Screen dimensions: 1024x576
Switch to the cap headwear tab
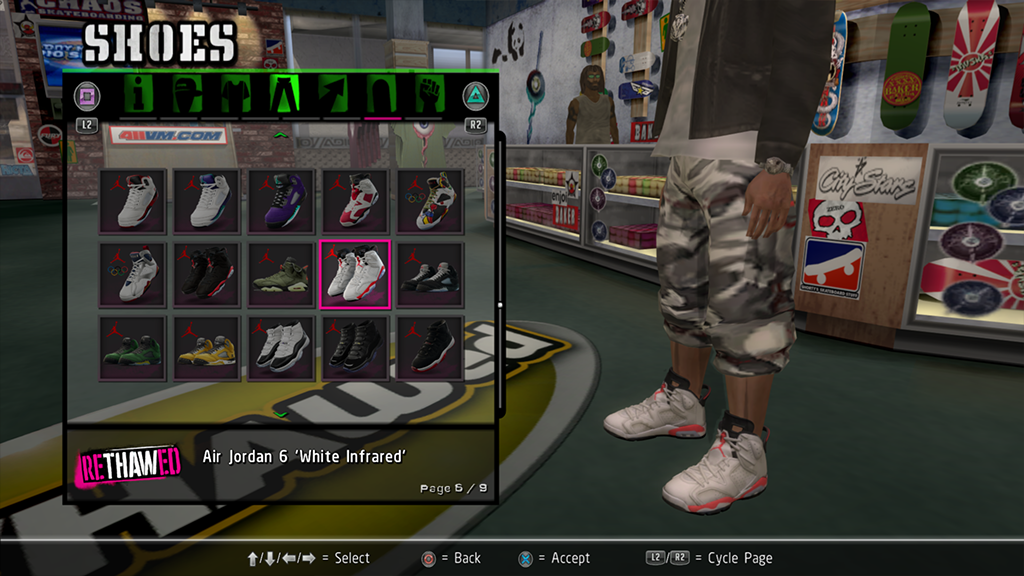coord(187,96)
